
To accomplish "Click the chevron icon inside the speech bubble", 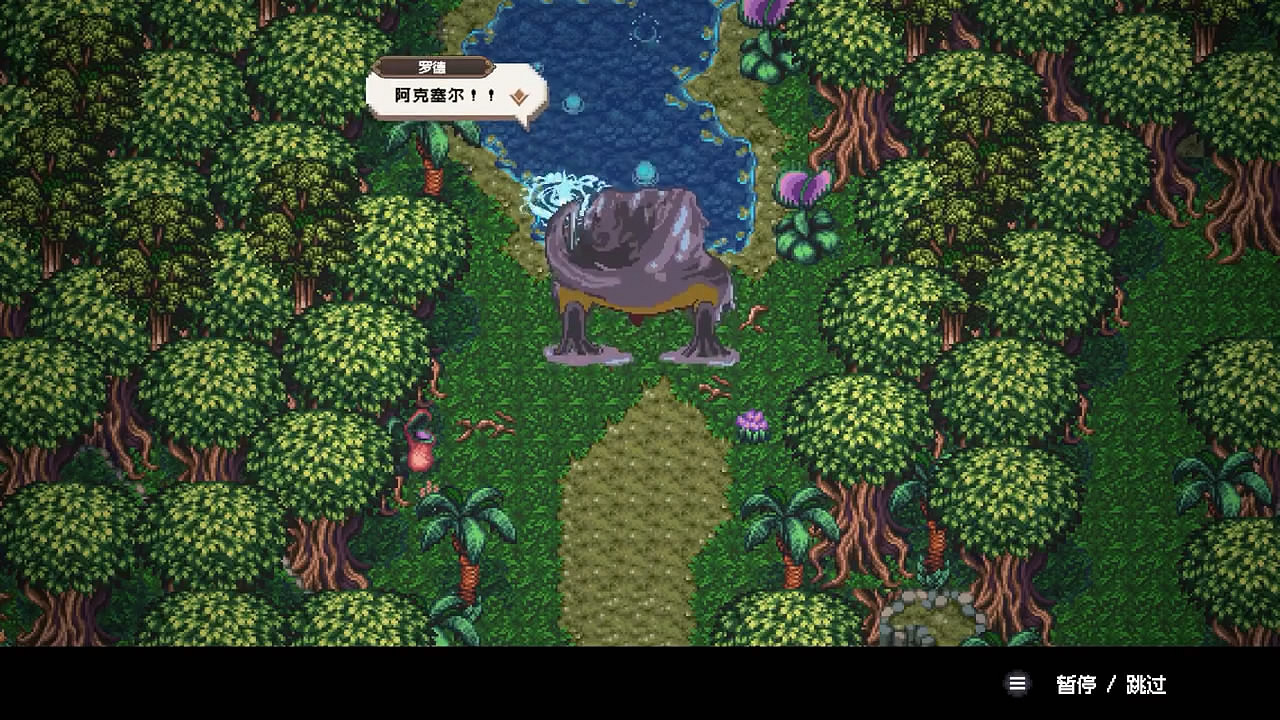I will (x=521, y=97).
